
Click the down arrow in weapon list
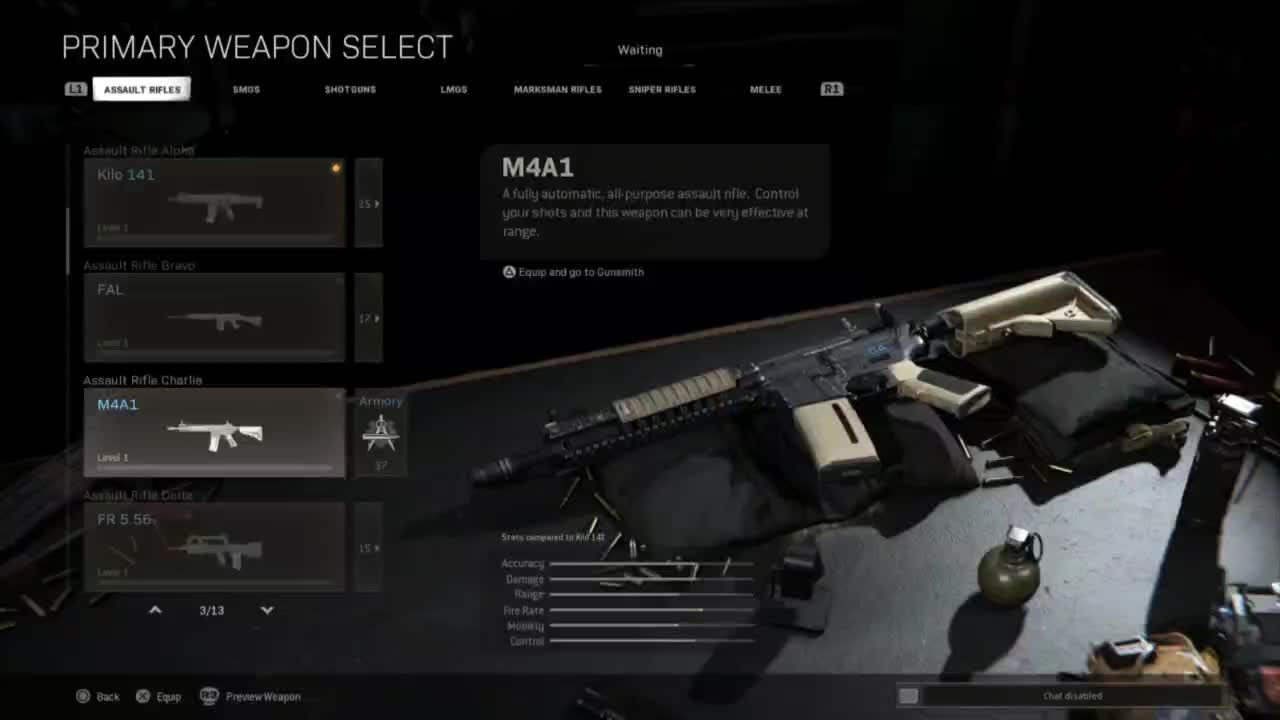click(x=267, y=609)
